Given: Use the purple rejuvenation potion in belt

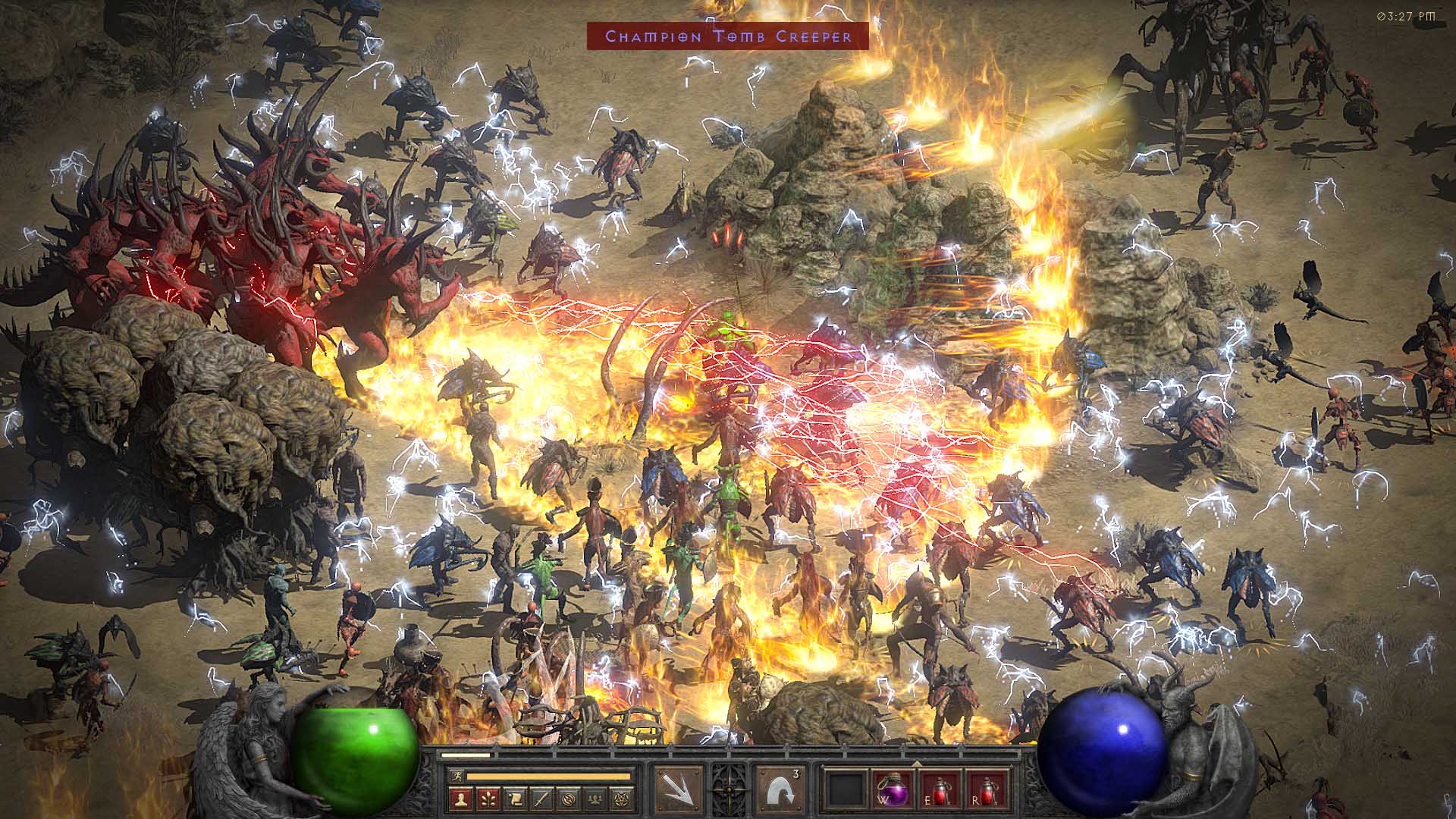Looking at the screenshot, I should [893, 791].
